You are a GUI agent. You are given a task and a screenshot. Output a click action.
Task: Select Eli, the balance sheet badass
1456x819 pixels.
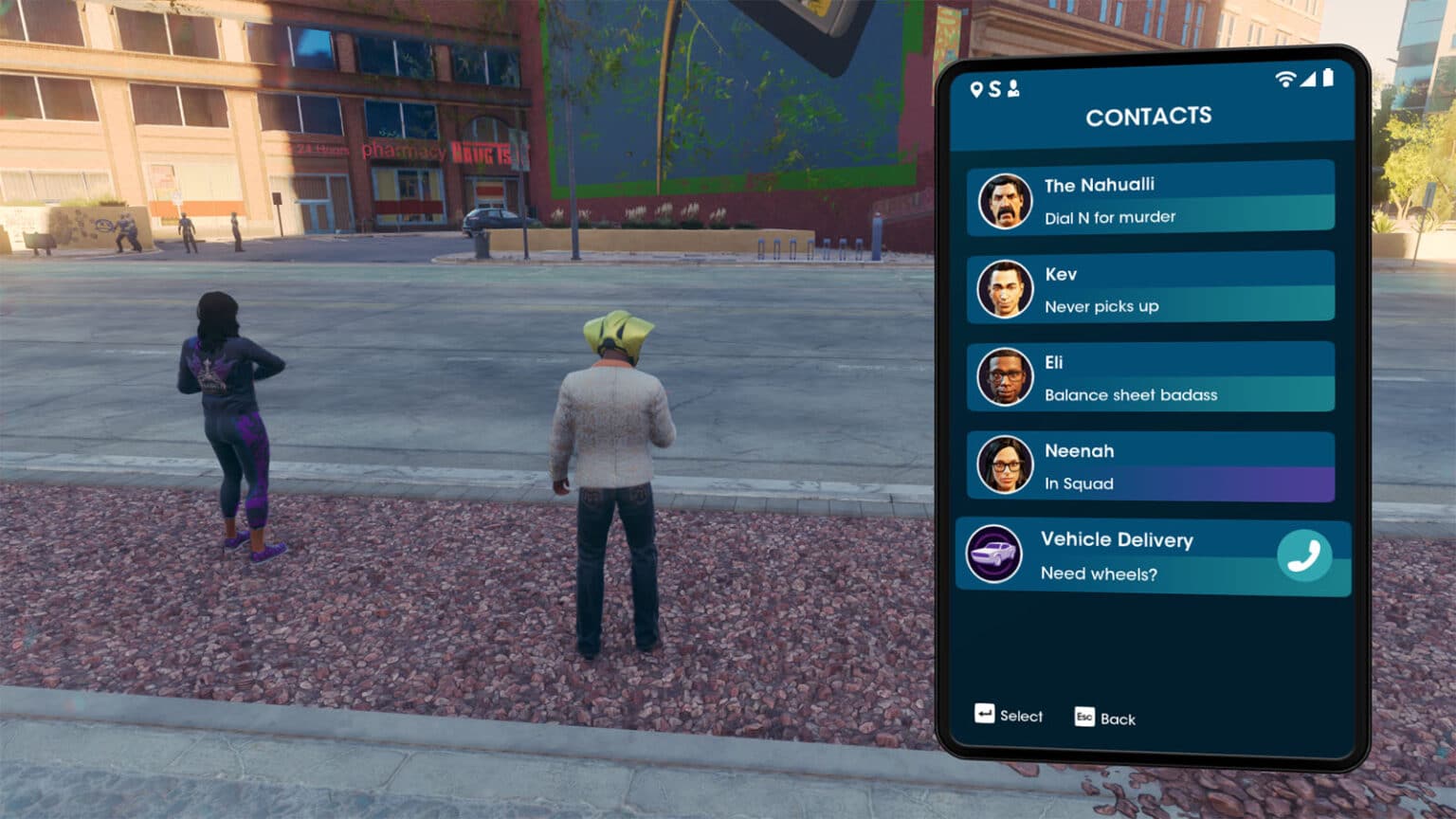[1151, 377]
